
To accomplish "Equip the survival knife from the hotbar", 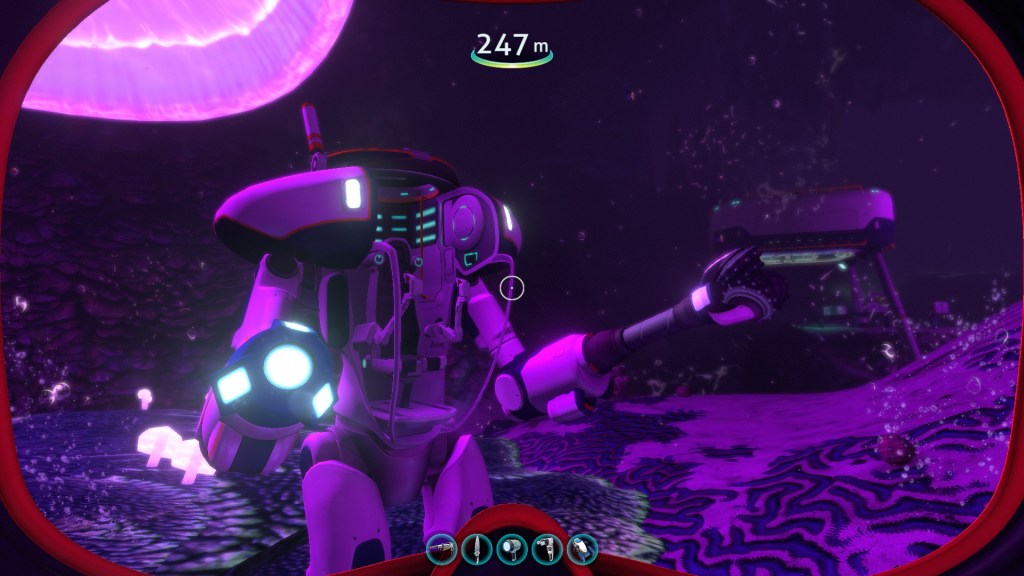I will [476, 548].
